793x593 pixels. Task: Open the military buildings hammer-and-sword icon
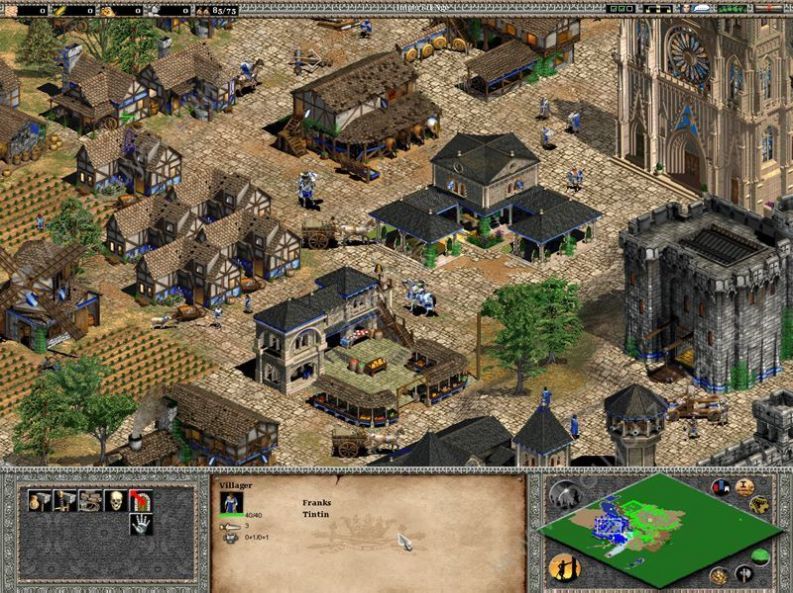coord(66,502)
